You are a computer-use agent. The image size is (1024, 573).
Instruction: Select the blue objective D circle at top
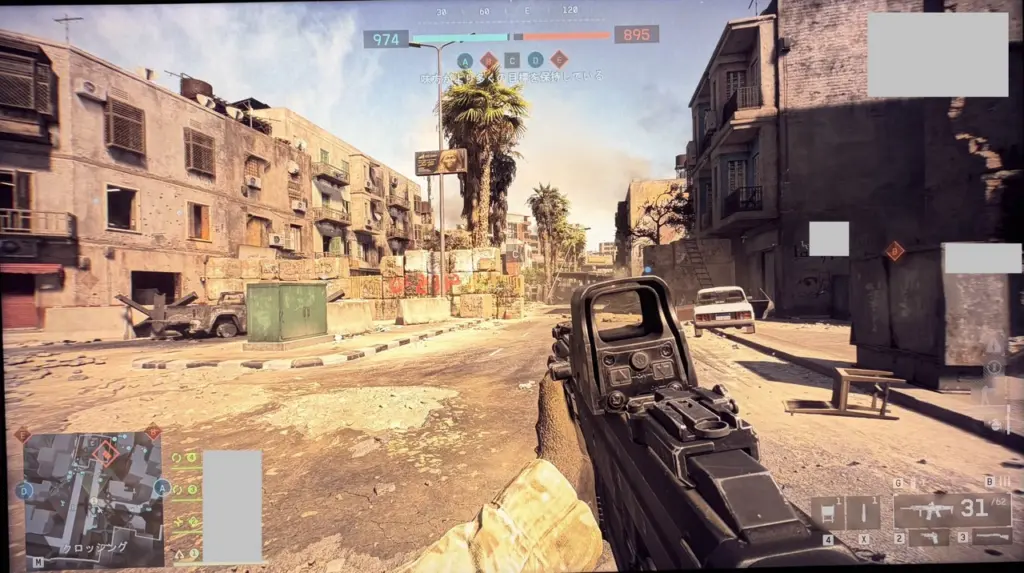536,60
